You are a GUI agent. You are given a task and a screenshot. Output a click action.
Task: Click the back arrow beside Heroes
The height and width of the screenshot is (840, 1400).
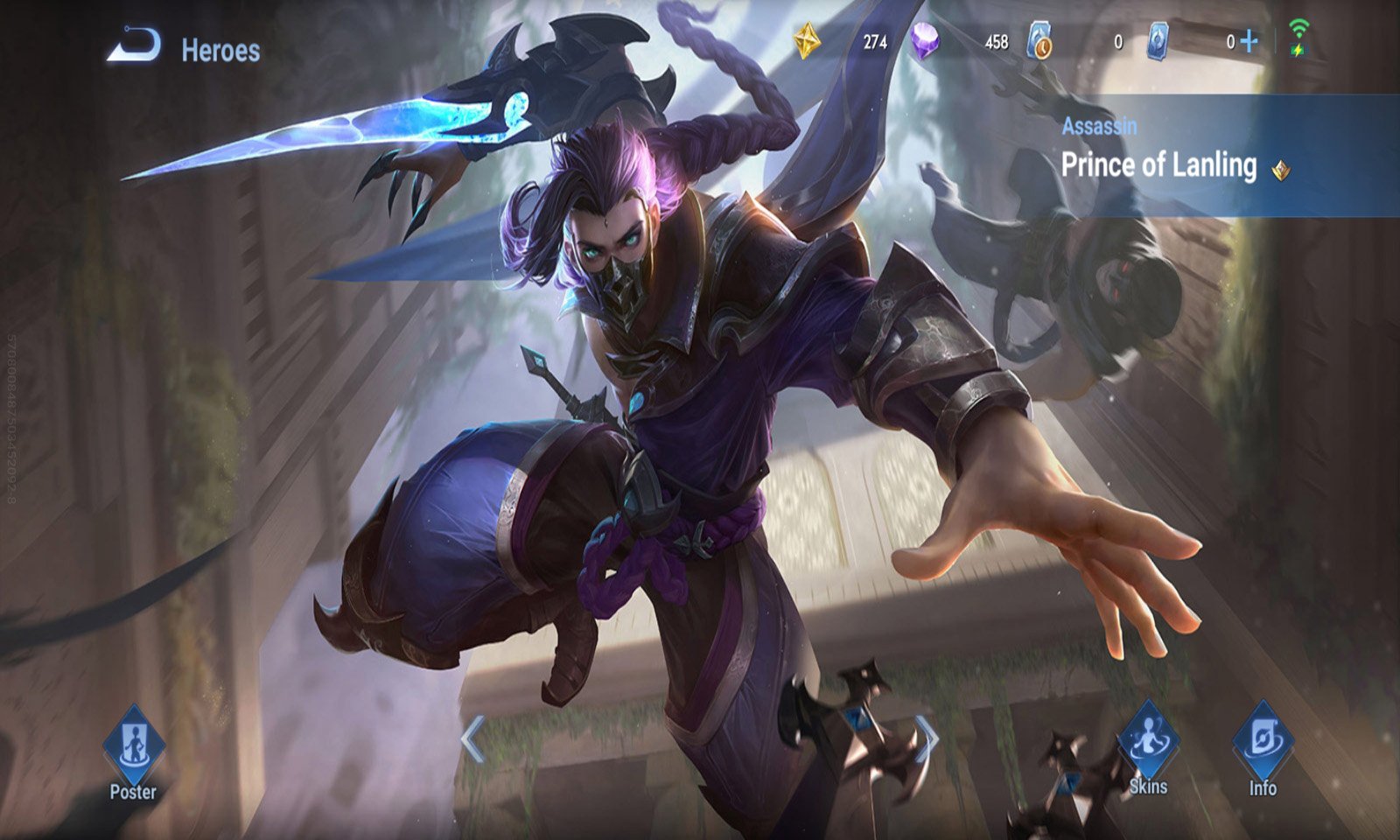(x=133, y=45)
